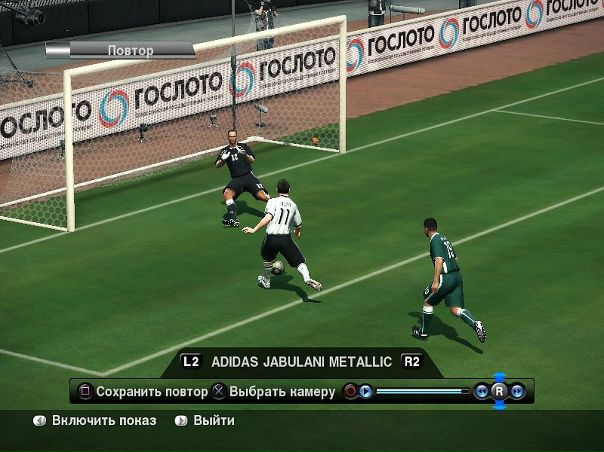Image resolution: width=604 pixels, height=452 pixels.
Task: Choose Выбрать камеру to change camera
Action: [x=281, y=392]
